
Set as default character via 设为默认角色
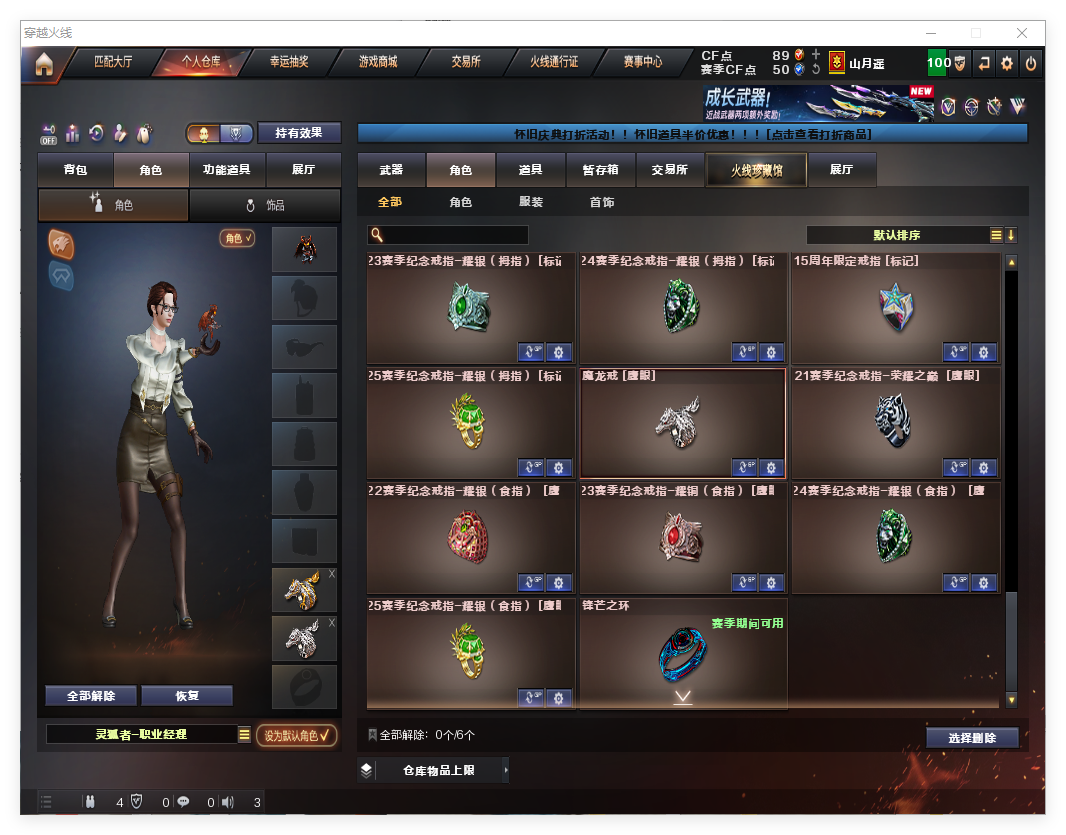coord(296,736)
